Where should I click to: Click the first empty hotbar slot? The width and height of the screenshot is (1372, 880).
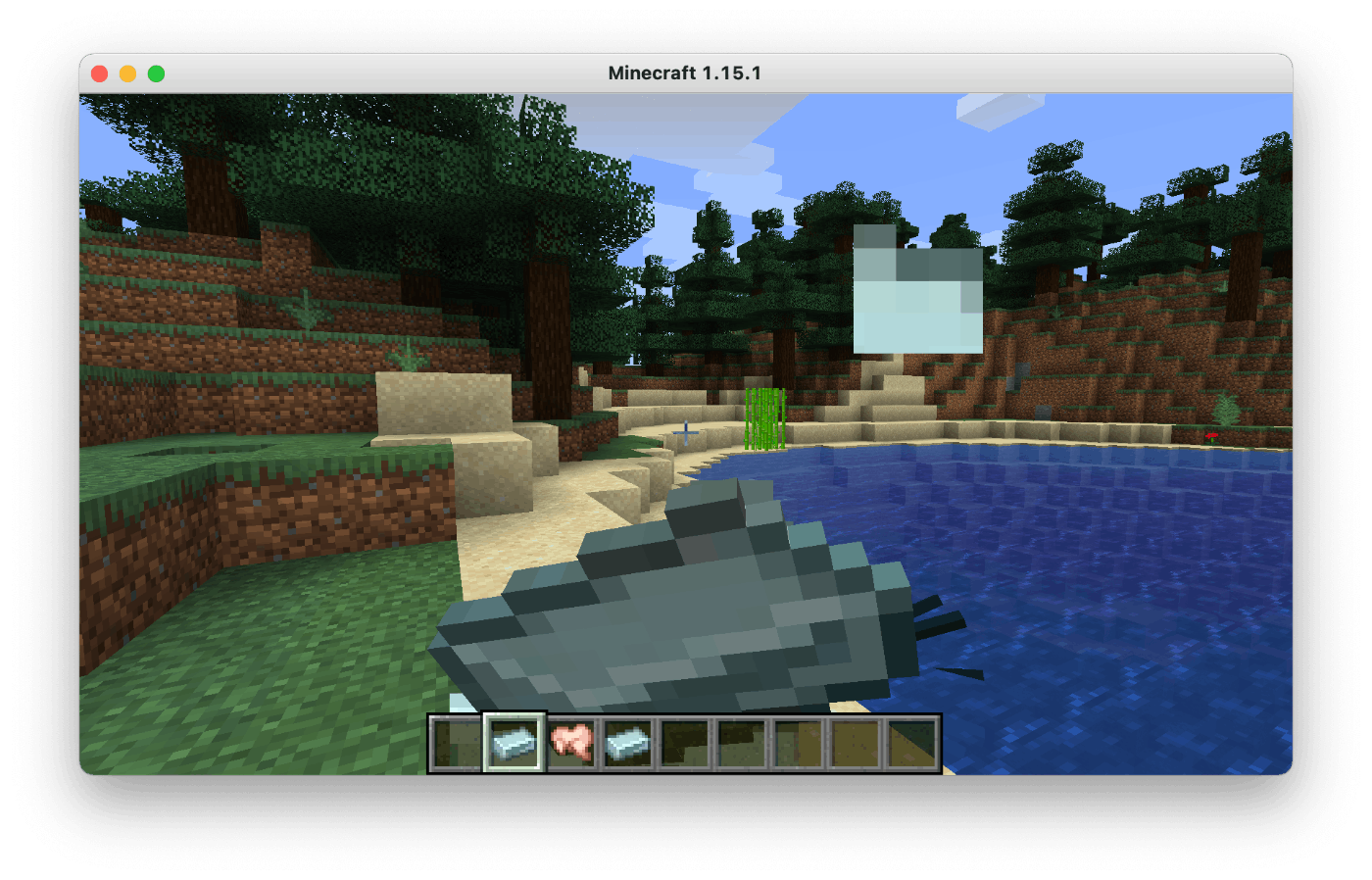pyautogui.click(x=453, y=742)
